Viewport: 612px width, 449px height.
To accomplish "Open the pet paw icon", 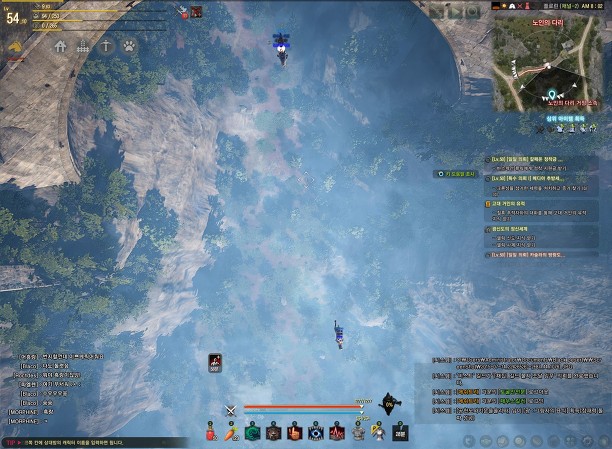I will point(130,46).
